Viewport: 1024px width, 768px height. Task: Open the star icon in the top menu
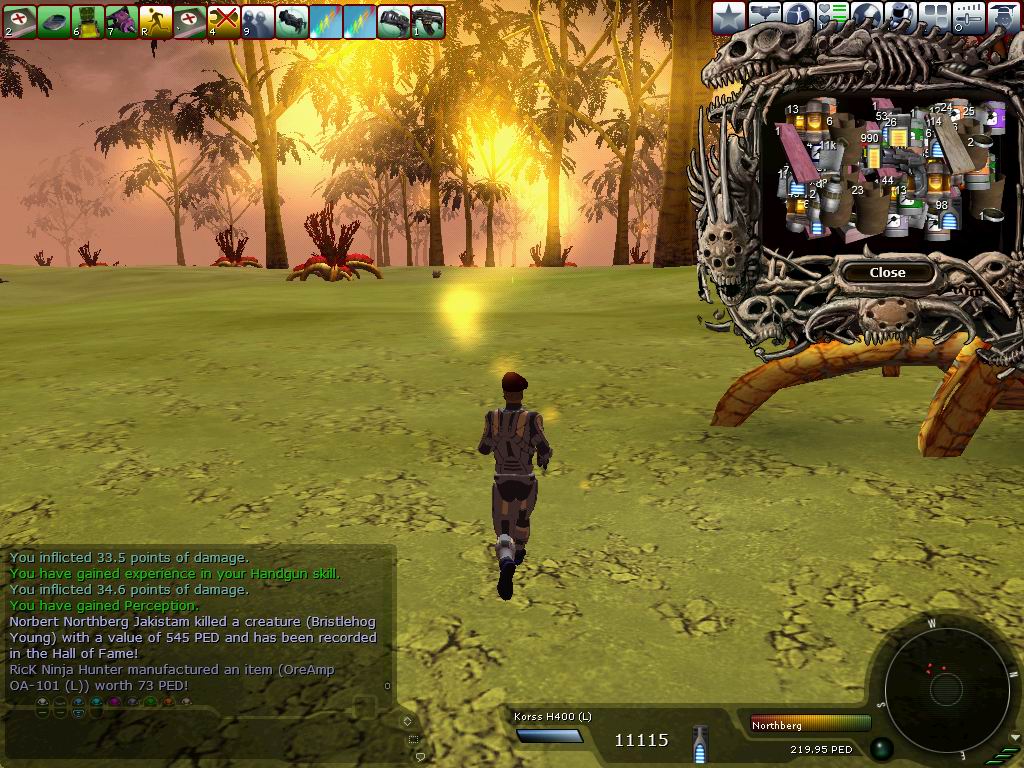[728, 17]
